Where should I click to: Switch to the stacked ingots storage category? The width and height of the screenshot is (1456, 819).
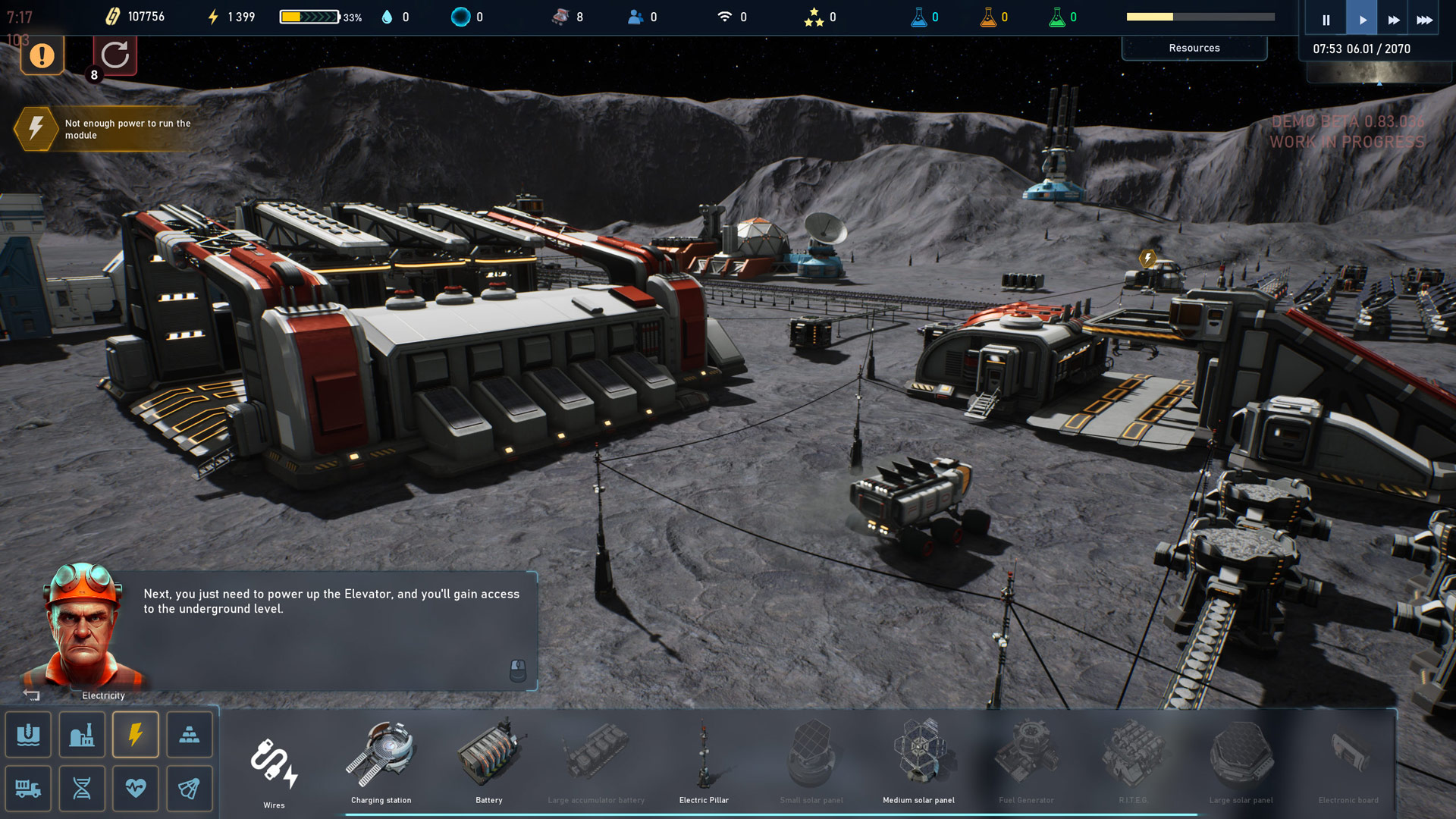click(190, 734)
